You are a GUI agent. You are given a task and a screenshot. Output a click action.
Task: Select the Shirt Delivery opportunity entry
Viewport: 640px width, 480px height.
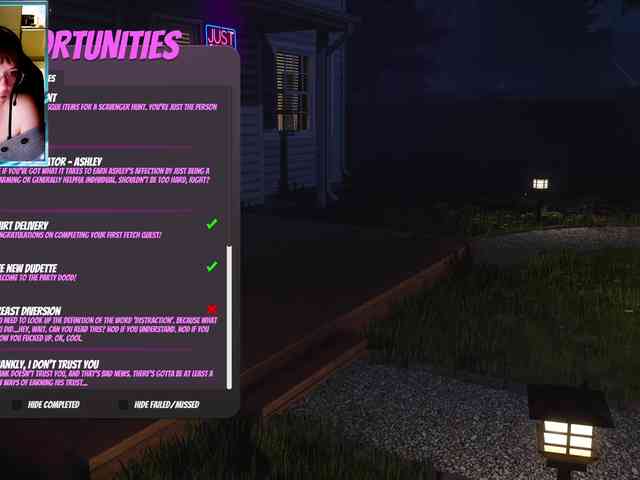100,229
